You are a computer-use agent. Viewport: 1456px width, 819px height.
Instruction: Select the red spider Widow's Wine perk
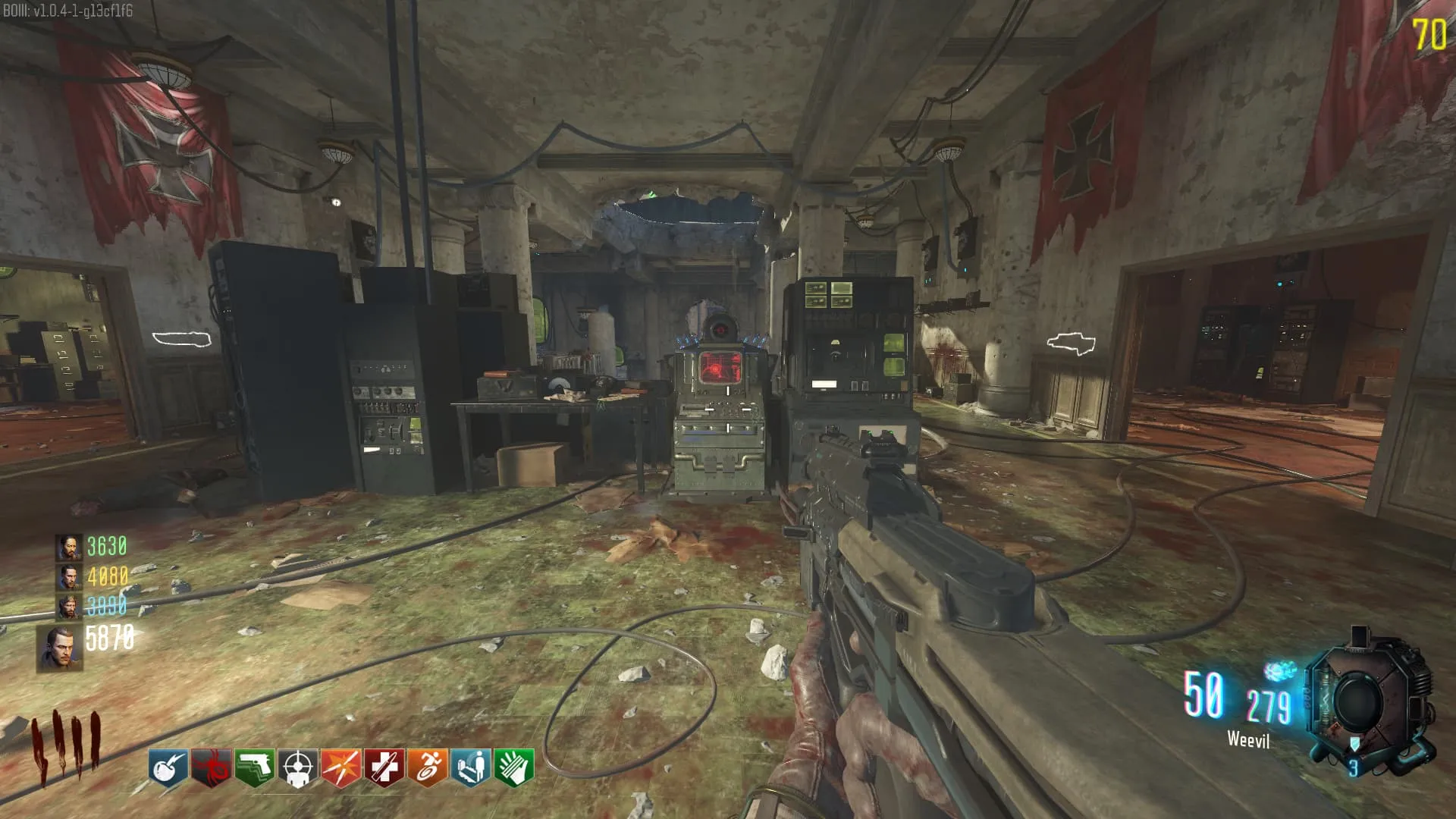coord(212,768)
